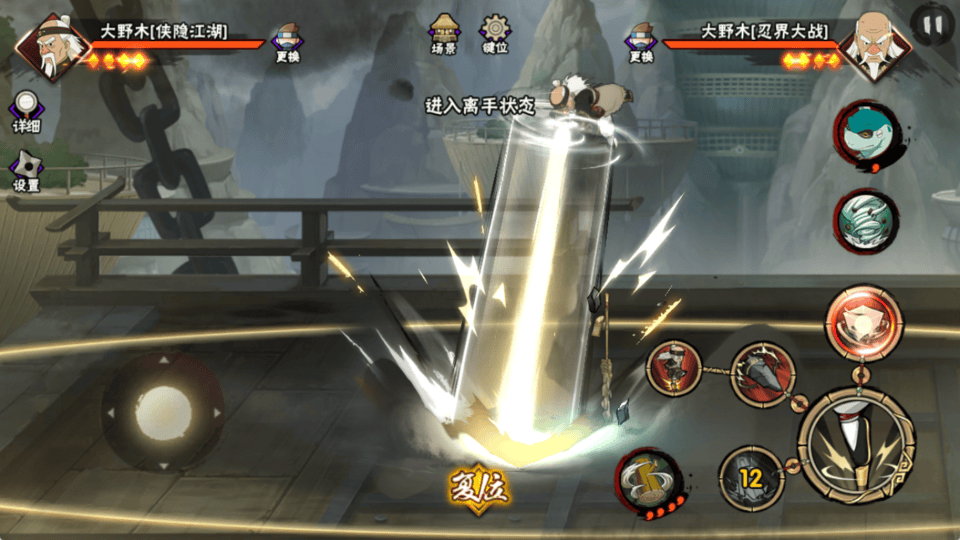Tap the movement joystick knob
This screenshot has width=960, height=540.
pyautogui.click(x=163, y=411)
